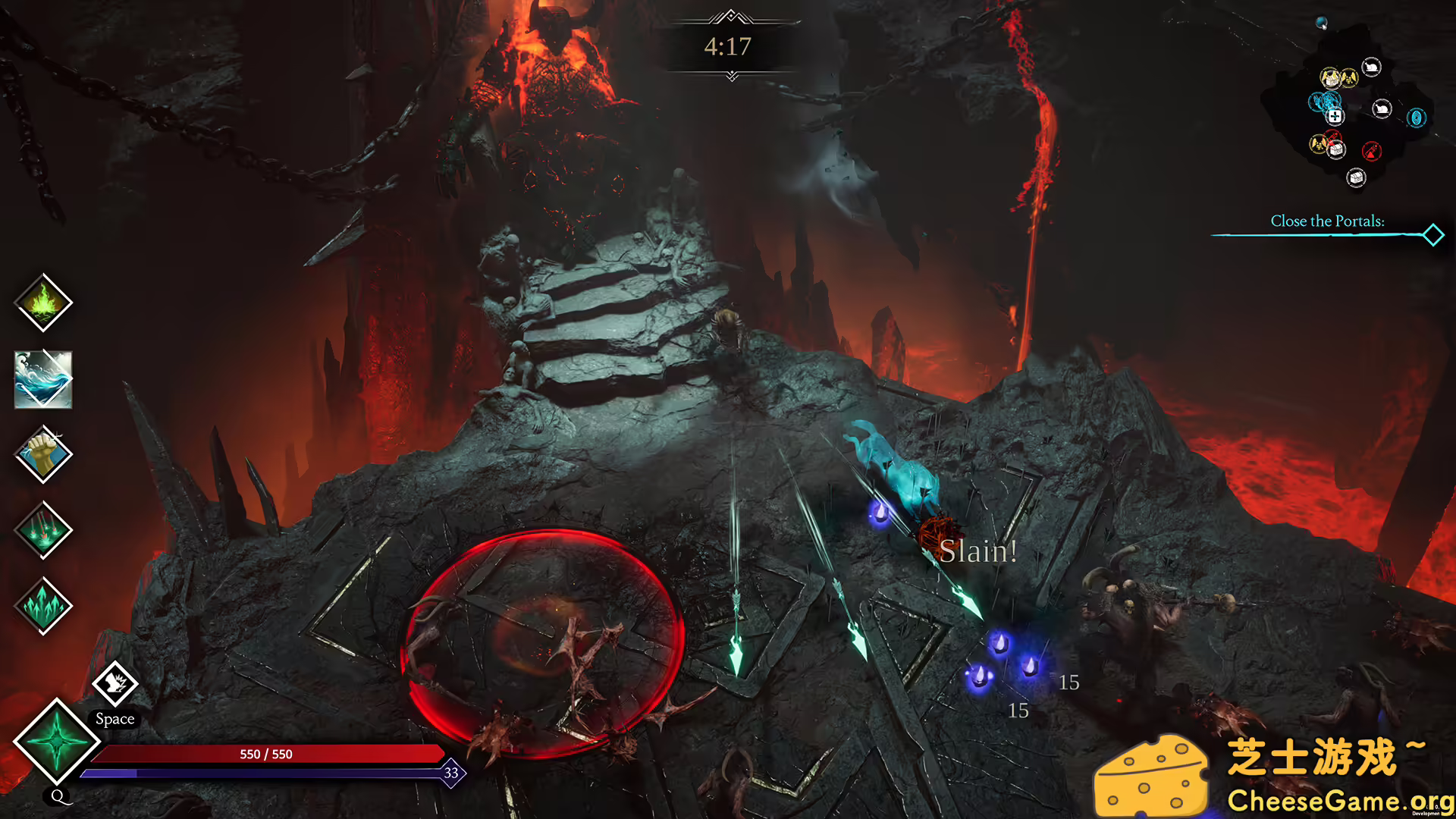The image size is (1456, 819).
Task: Click a cooked meat marker on the minimap
Action: 1371,66
